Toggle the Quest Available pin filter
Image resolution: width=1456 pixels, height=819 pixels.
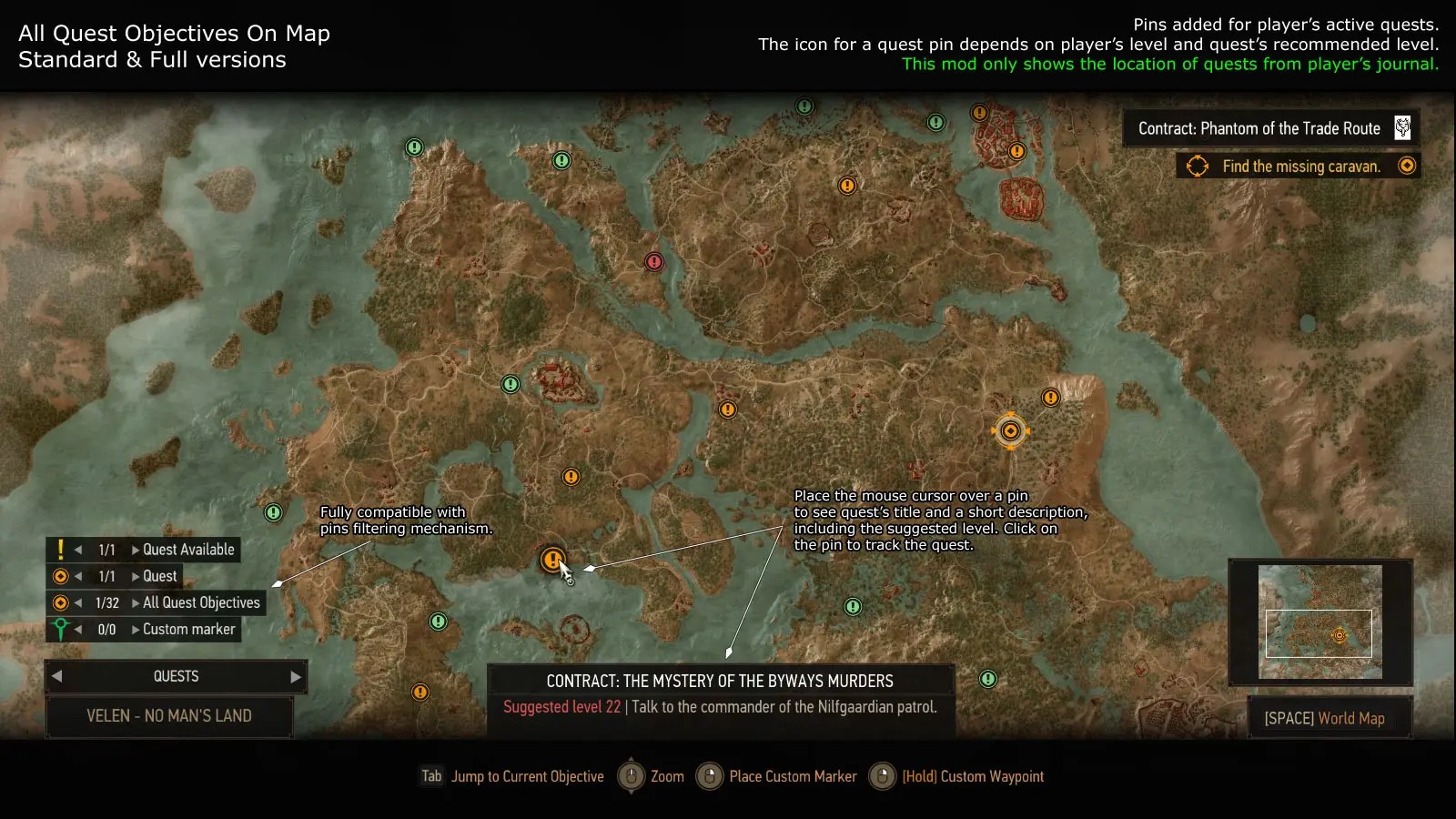[60, 549]
